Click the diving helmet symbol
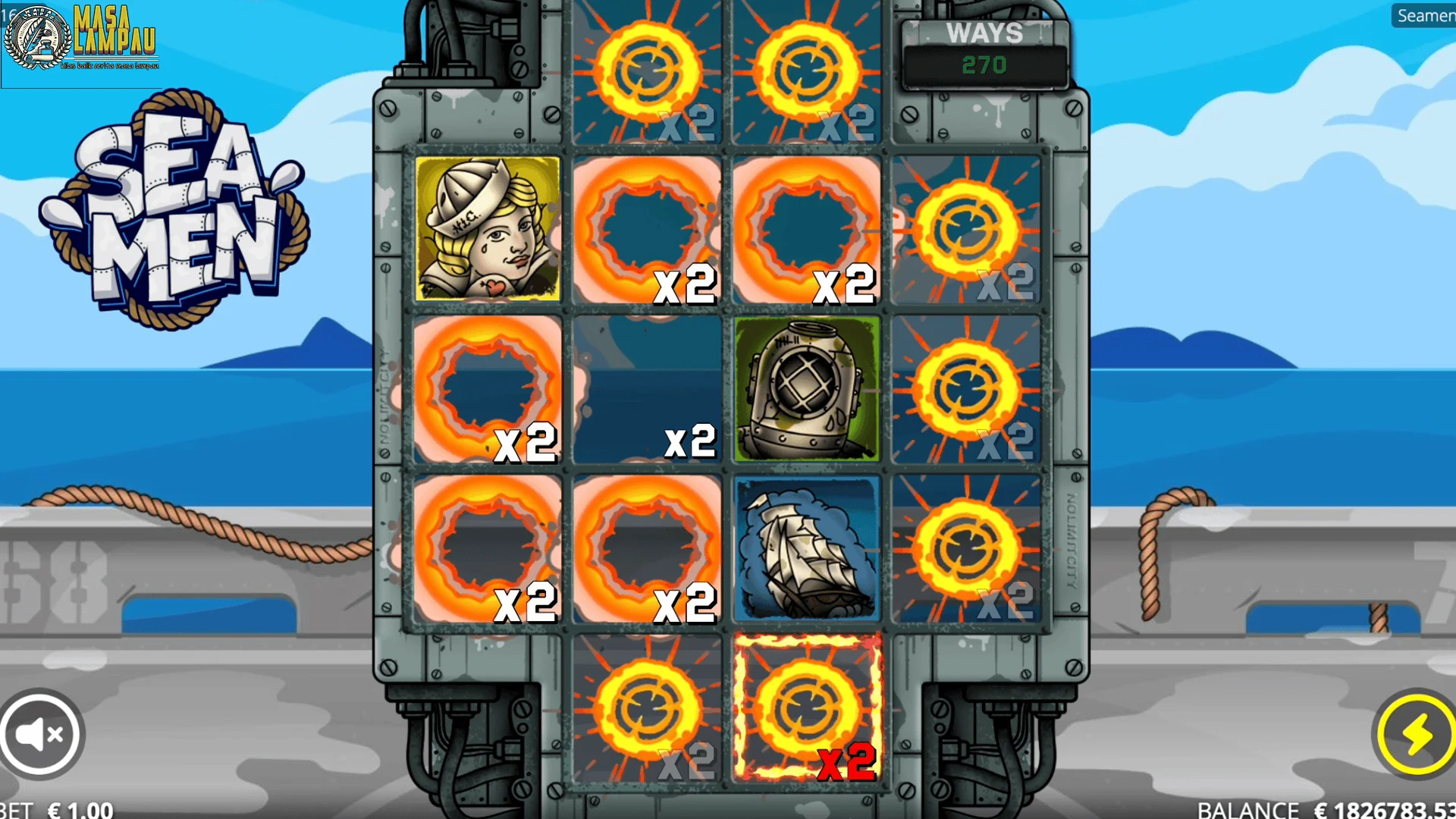The height and width of the screenshot is (819, 1456). [806, 388]
